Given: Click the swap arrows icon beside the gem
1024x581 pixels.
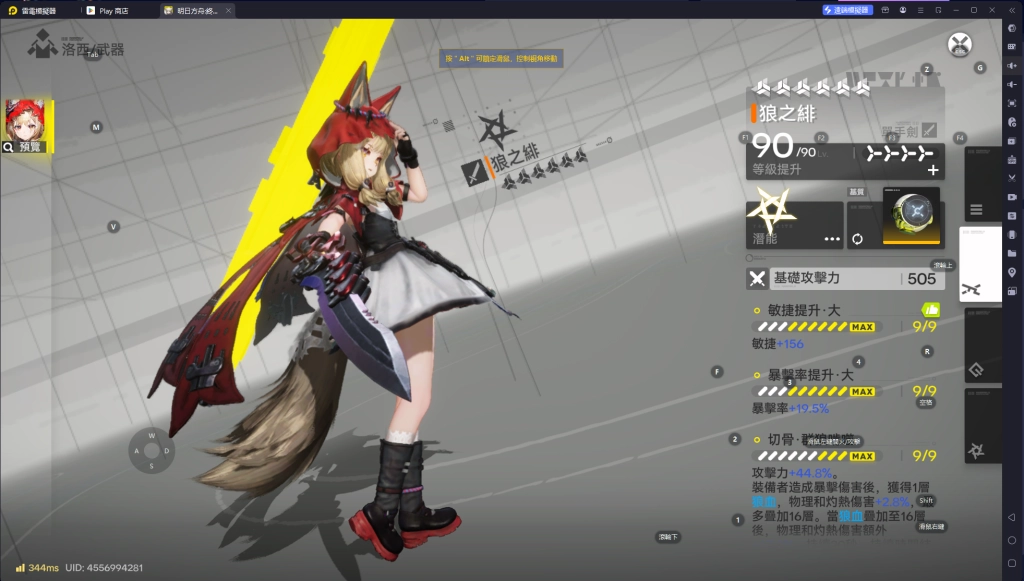Looking at the screenshot, I should [x=857, y=239].
